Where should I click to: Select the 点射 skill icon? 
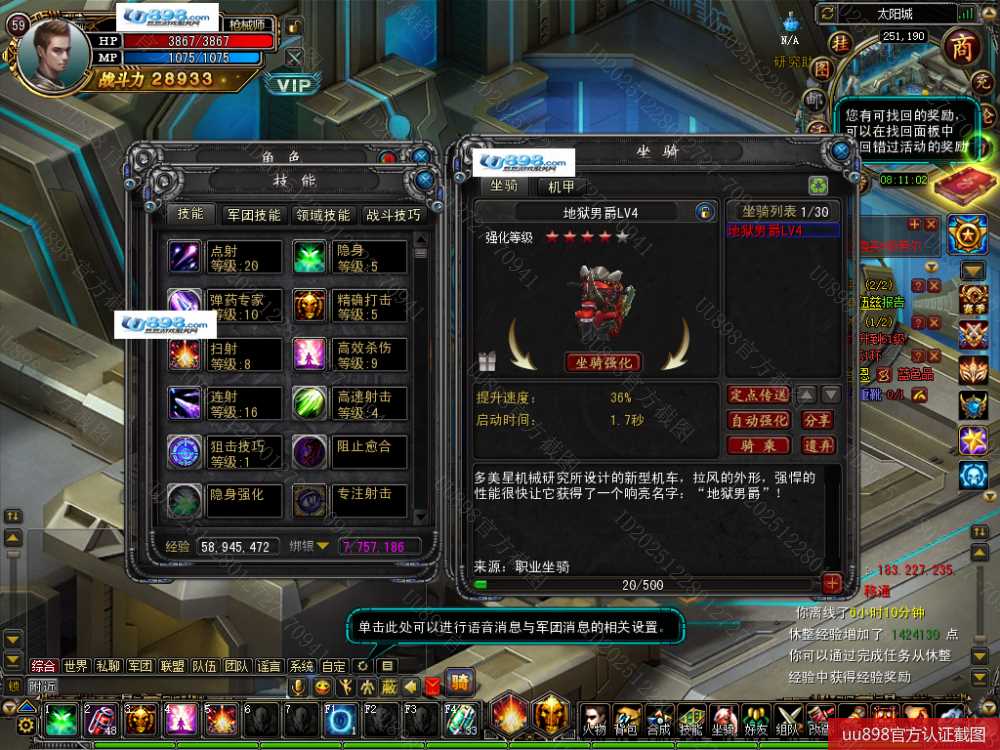185,257
